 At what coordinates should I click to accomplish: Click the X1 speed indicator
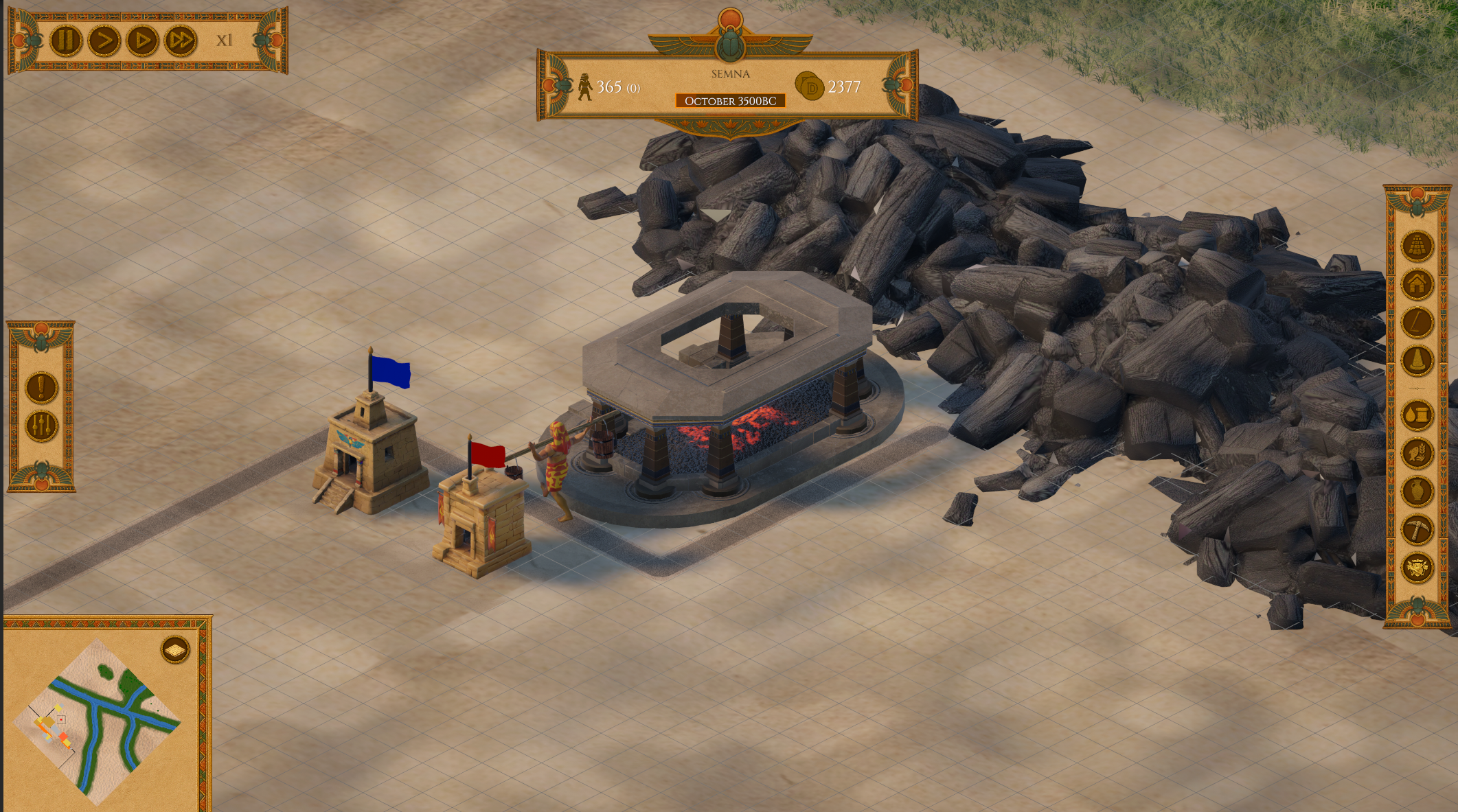coord(225,41)
